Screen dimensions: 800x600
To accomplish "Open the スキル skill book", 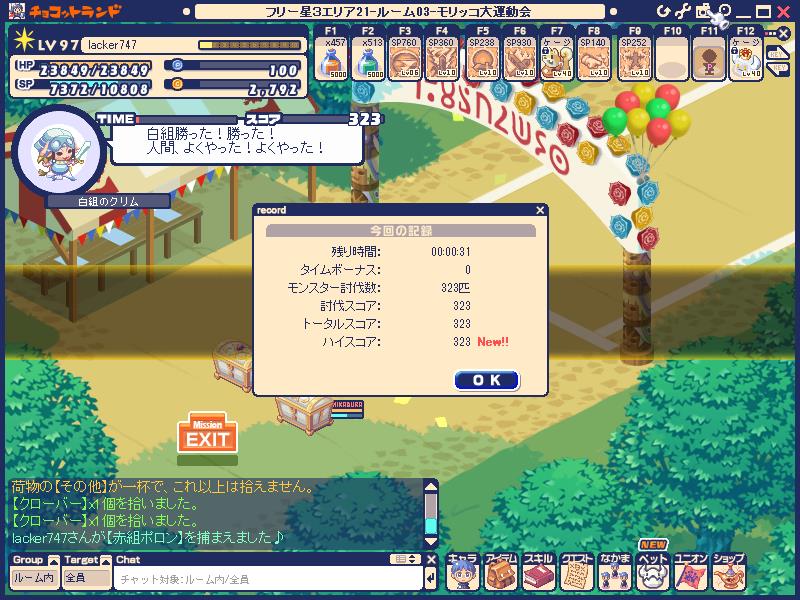I will [538, 573].
